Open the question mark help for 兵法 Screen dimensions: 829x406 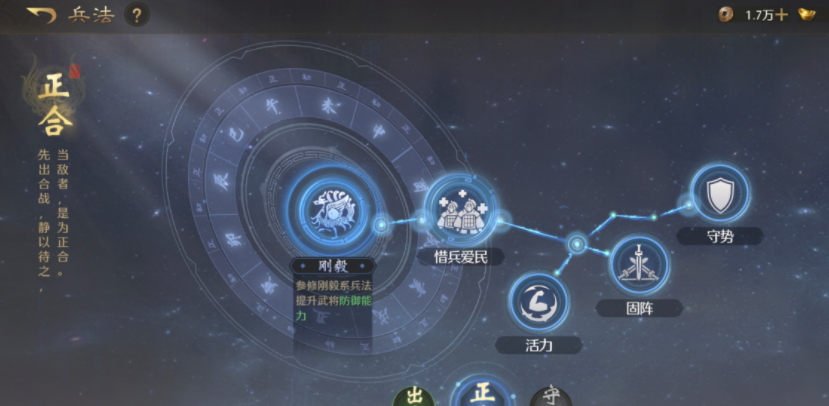point(137,15)
